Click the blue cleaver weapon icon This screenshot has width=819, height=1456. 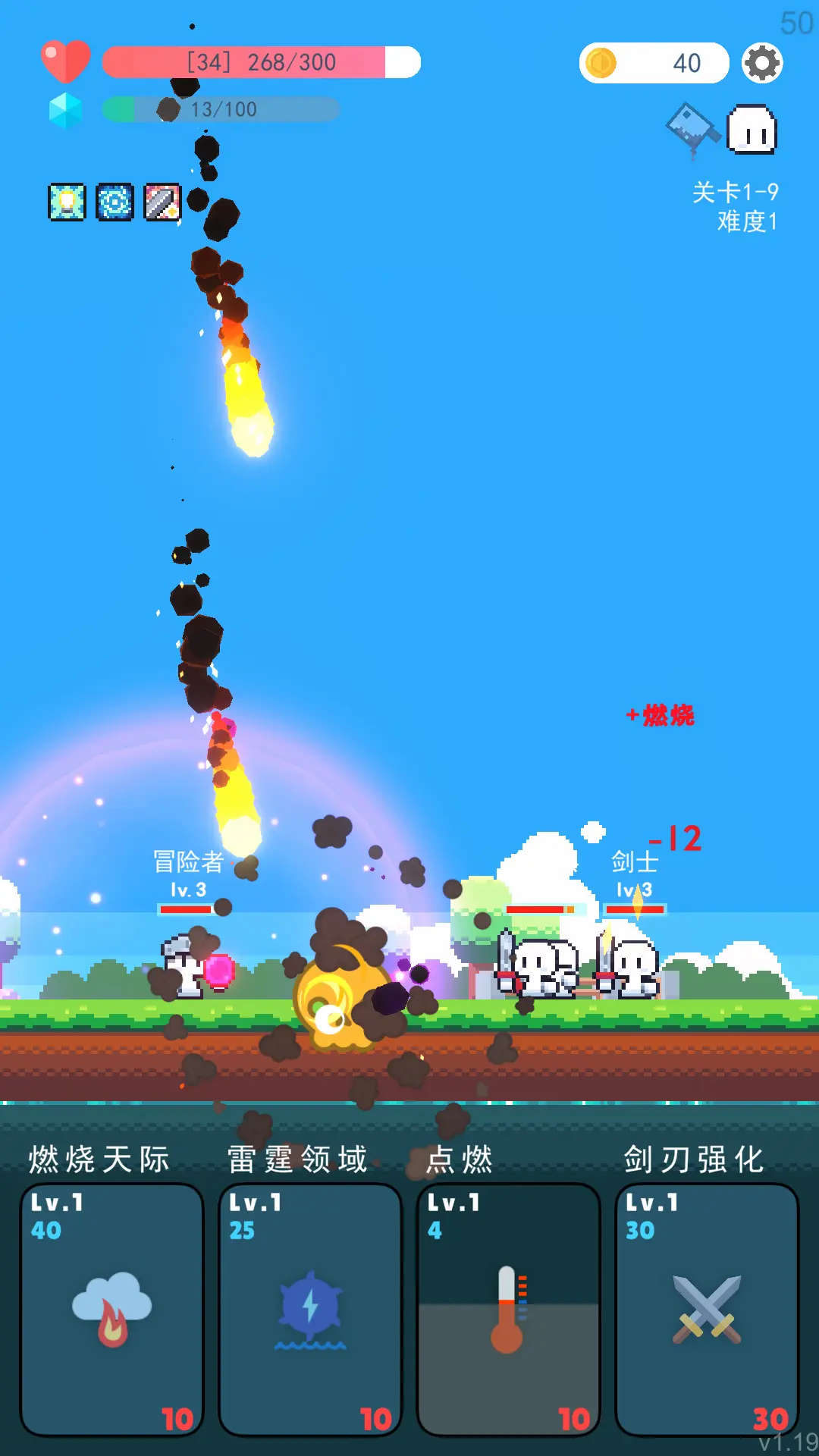pos(692,127)
